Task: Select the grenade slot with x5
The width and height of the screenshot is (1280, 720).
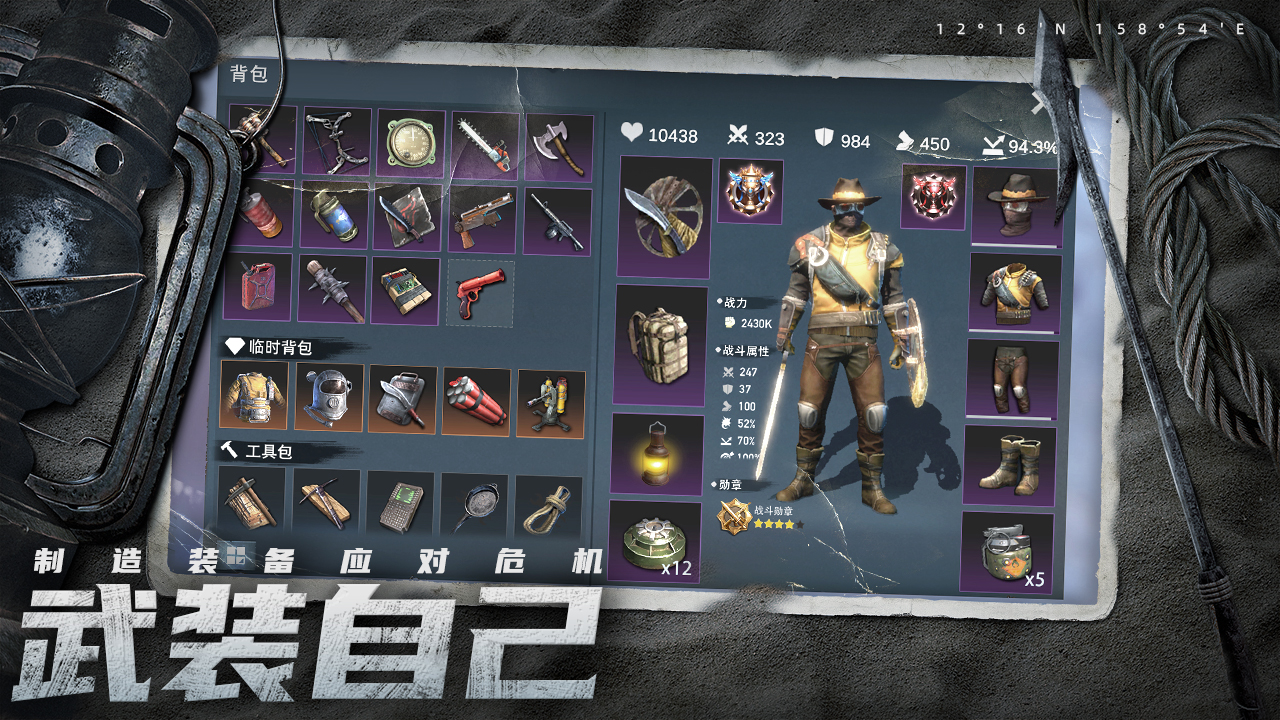Action: [x=1007, y=552]
